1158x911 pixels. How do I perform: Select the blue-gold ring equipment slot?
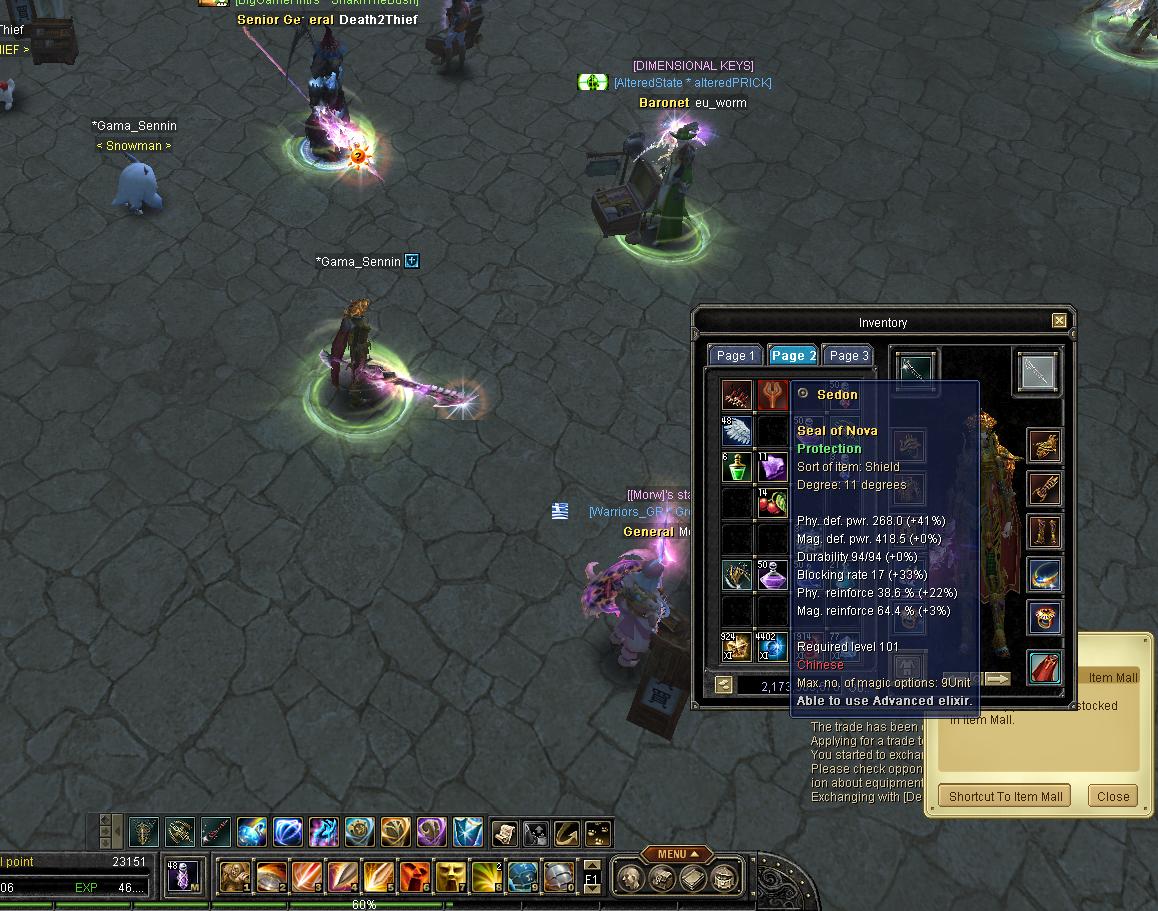[x=1044, y=575]
